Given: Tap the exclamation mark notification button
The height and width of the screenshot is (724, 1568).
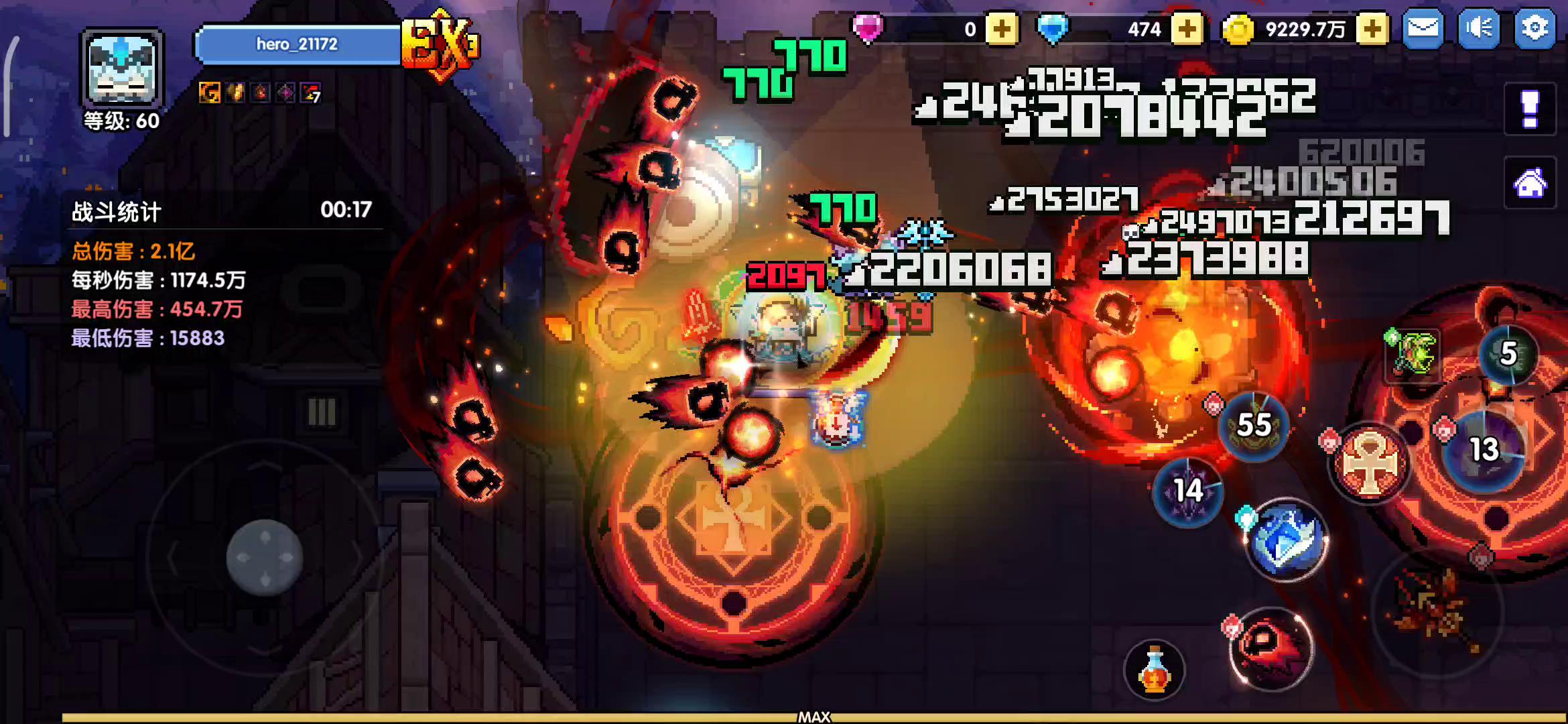Looking at the screenshot, I should click(1530, 109).
